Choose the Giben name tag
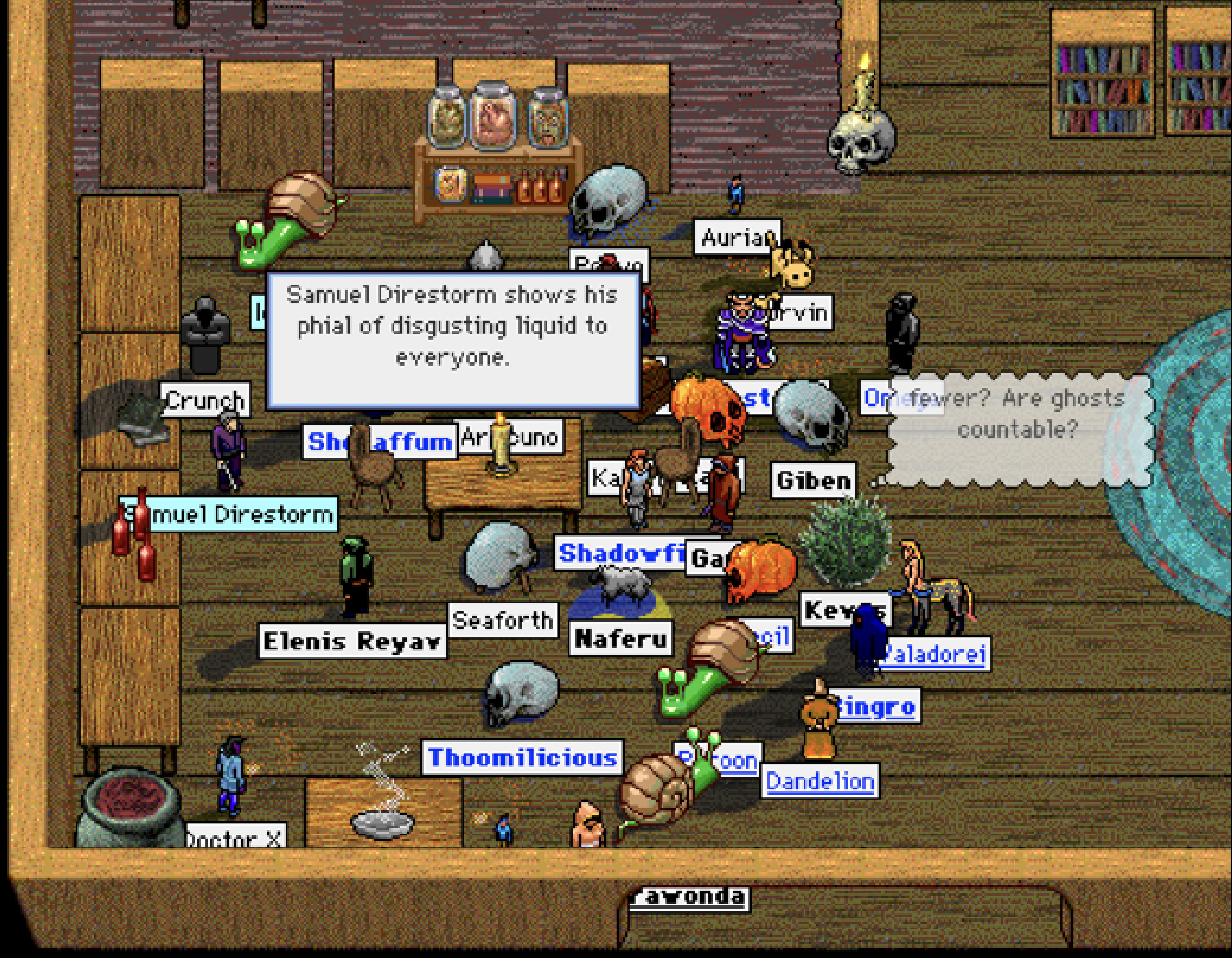This screenshot has height=958, width=1232. 813,481
